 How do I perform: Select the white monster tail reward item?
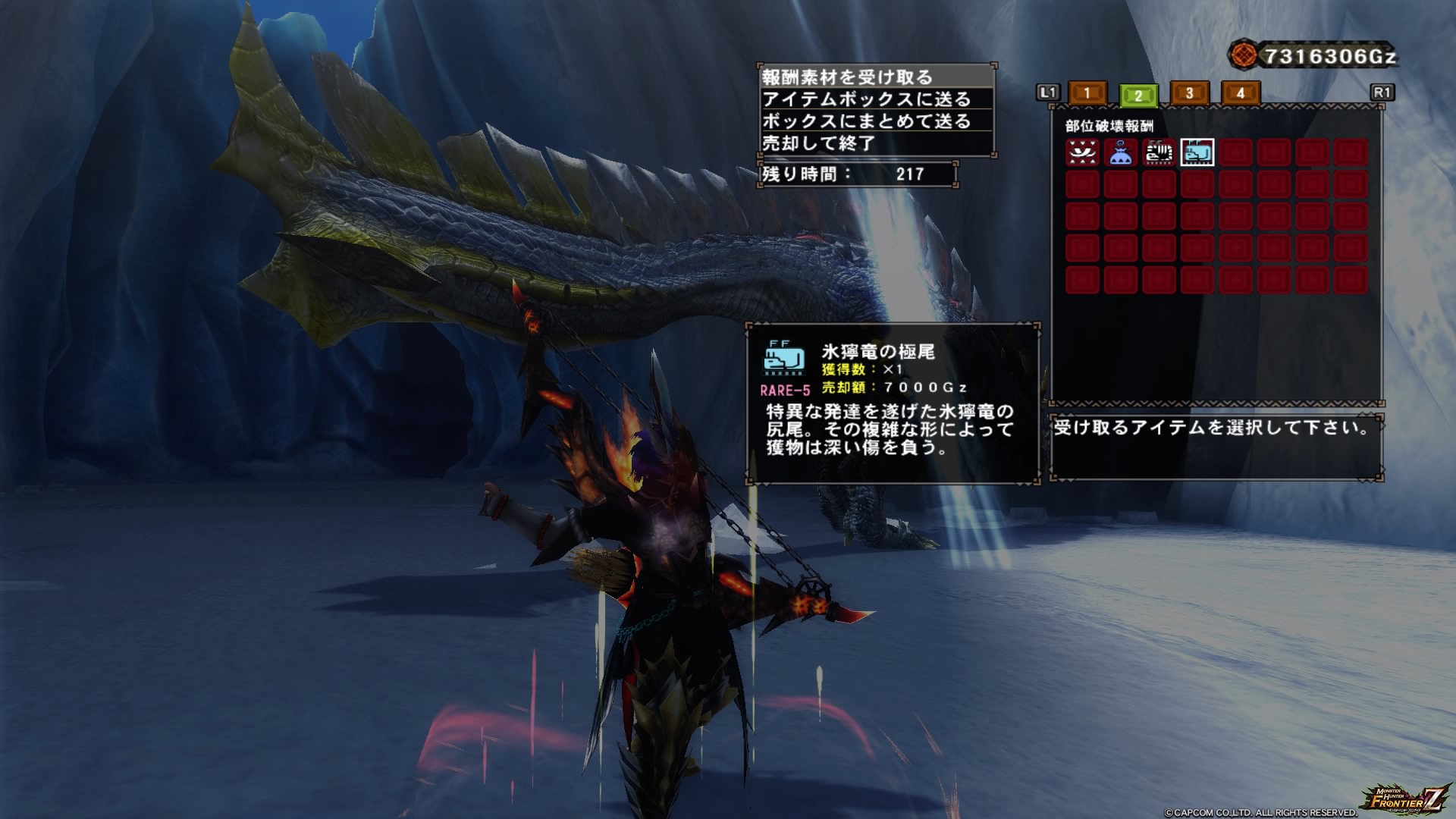coord(1159,153)
